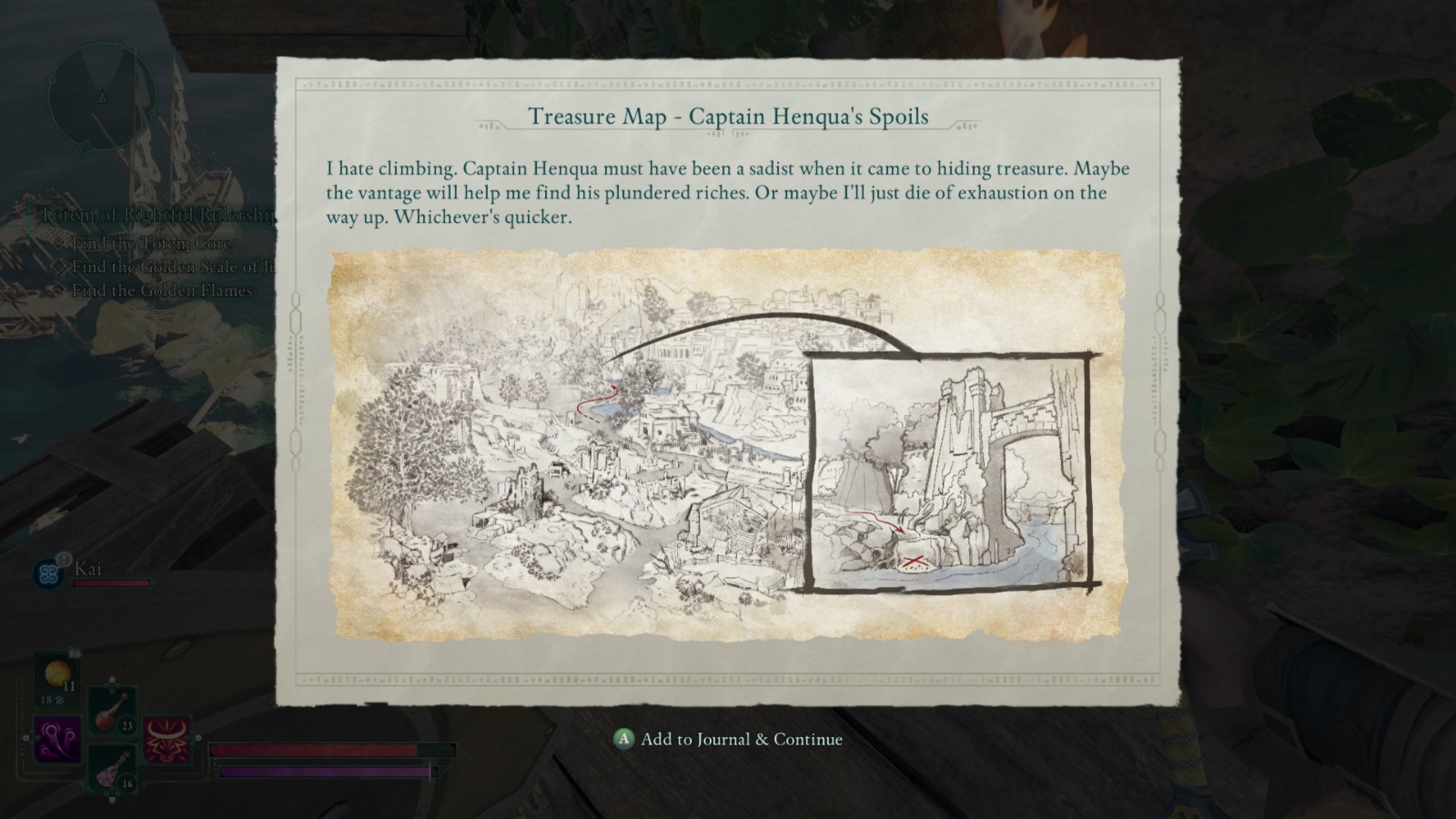Click the currency icon next to the 18 count

(58, 701)
